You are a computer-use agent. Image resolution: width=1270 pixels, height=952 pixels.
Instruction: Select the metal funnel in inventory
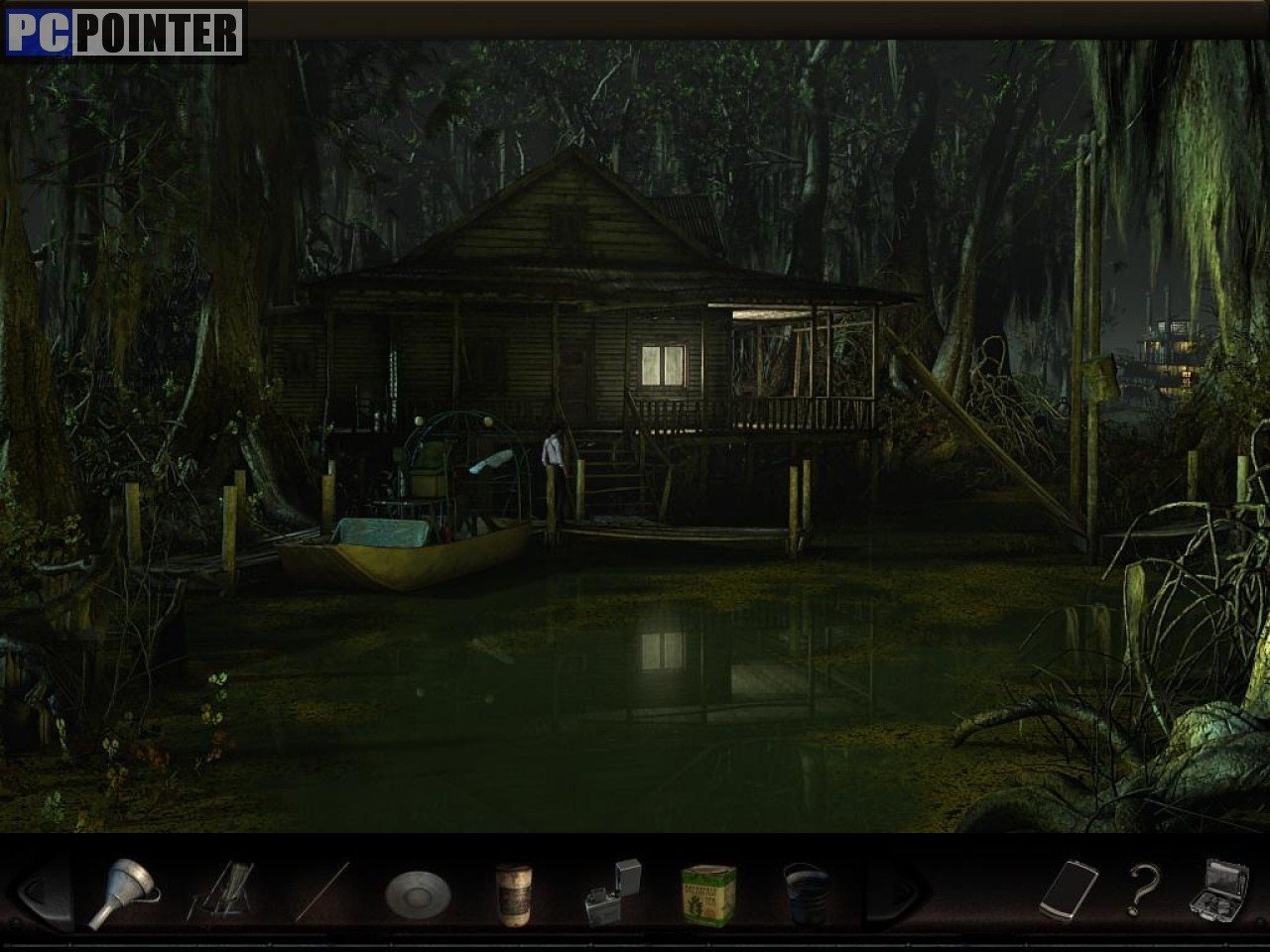click(123, 892)
